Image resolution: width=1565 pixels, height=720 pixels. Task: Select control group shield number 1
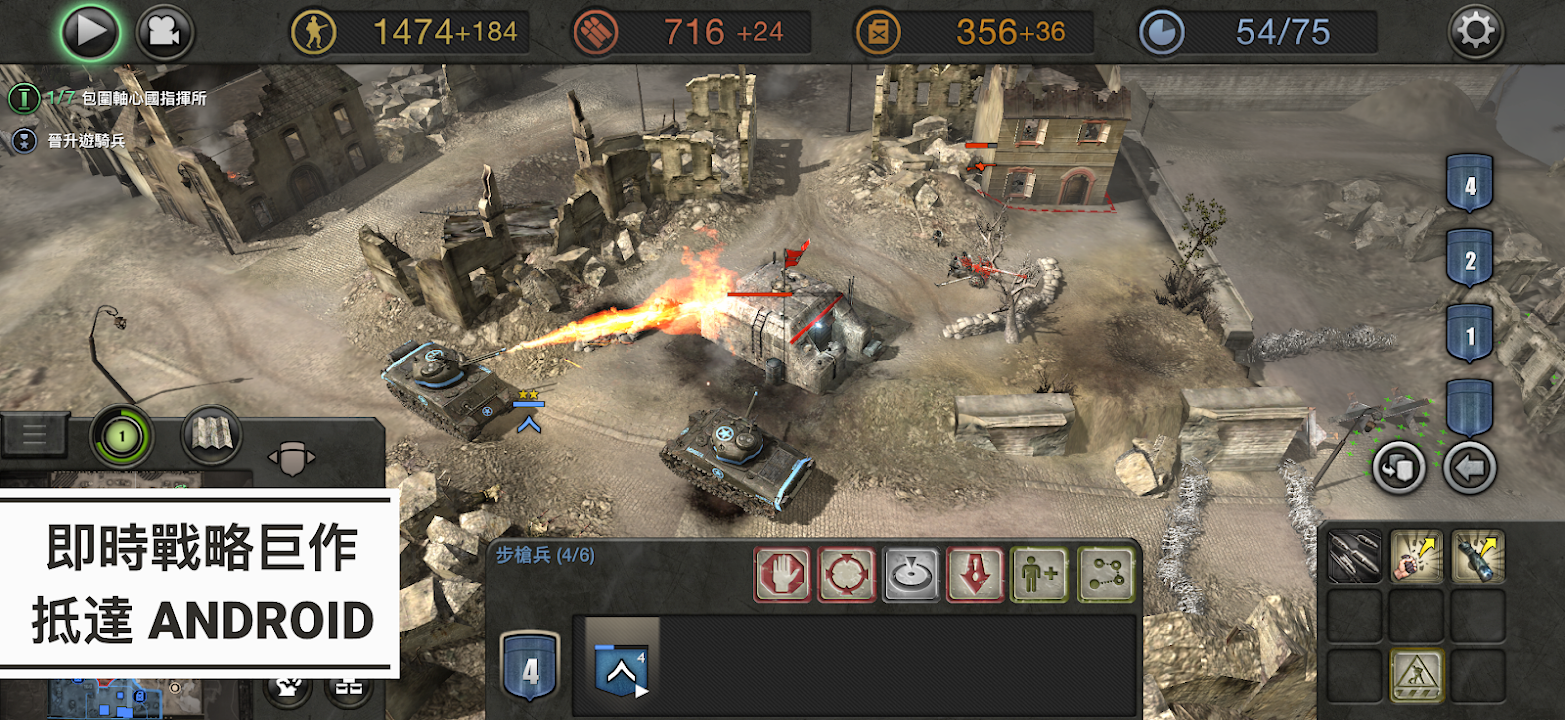[x=1469, y=335]
